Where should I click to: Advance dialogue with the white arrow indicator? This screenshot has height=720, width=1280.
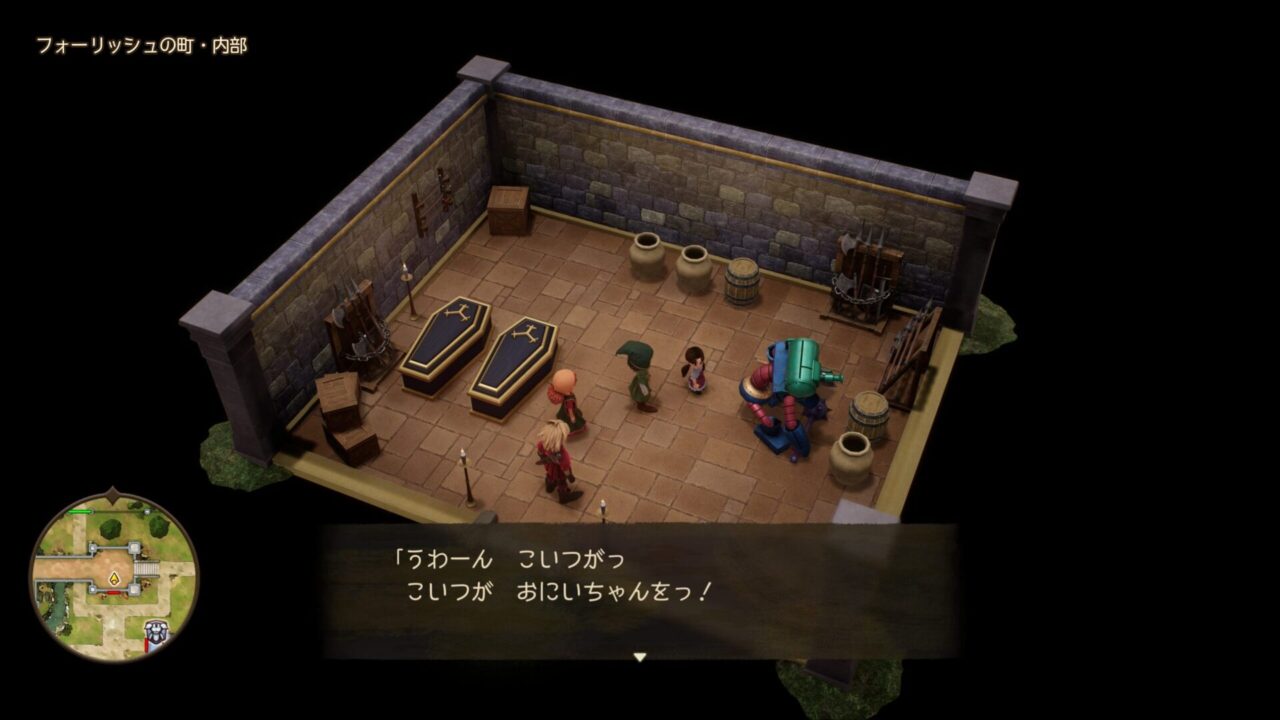coord(640,657)
